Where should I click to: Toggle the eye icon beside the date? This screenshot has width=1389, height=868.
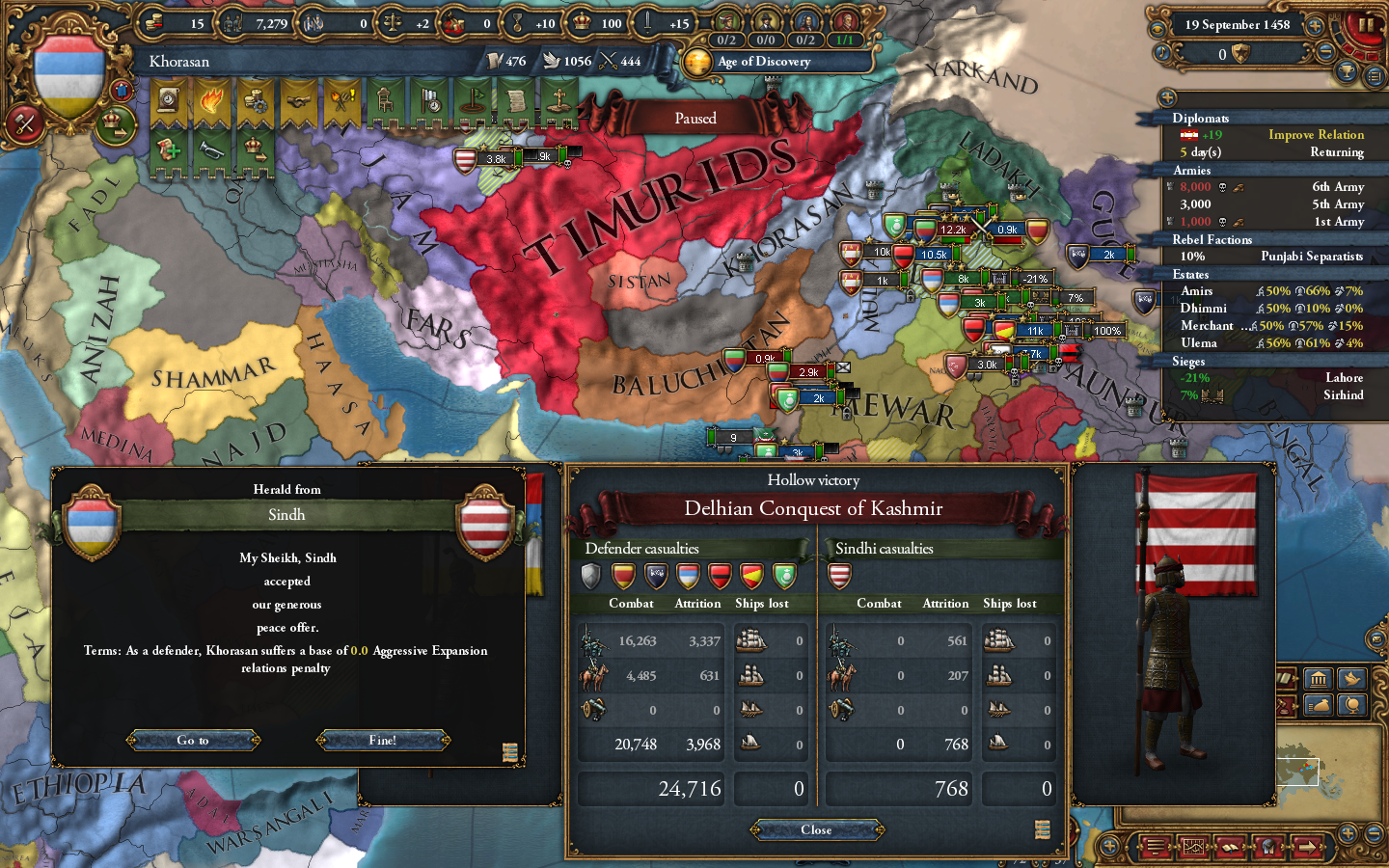[1157, 27]
